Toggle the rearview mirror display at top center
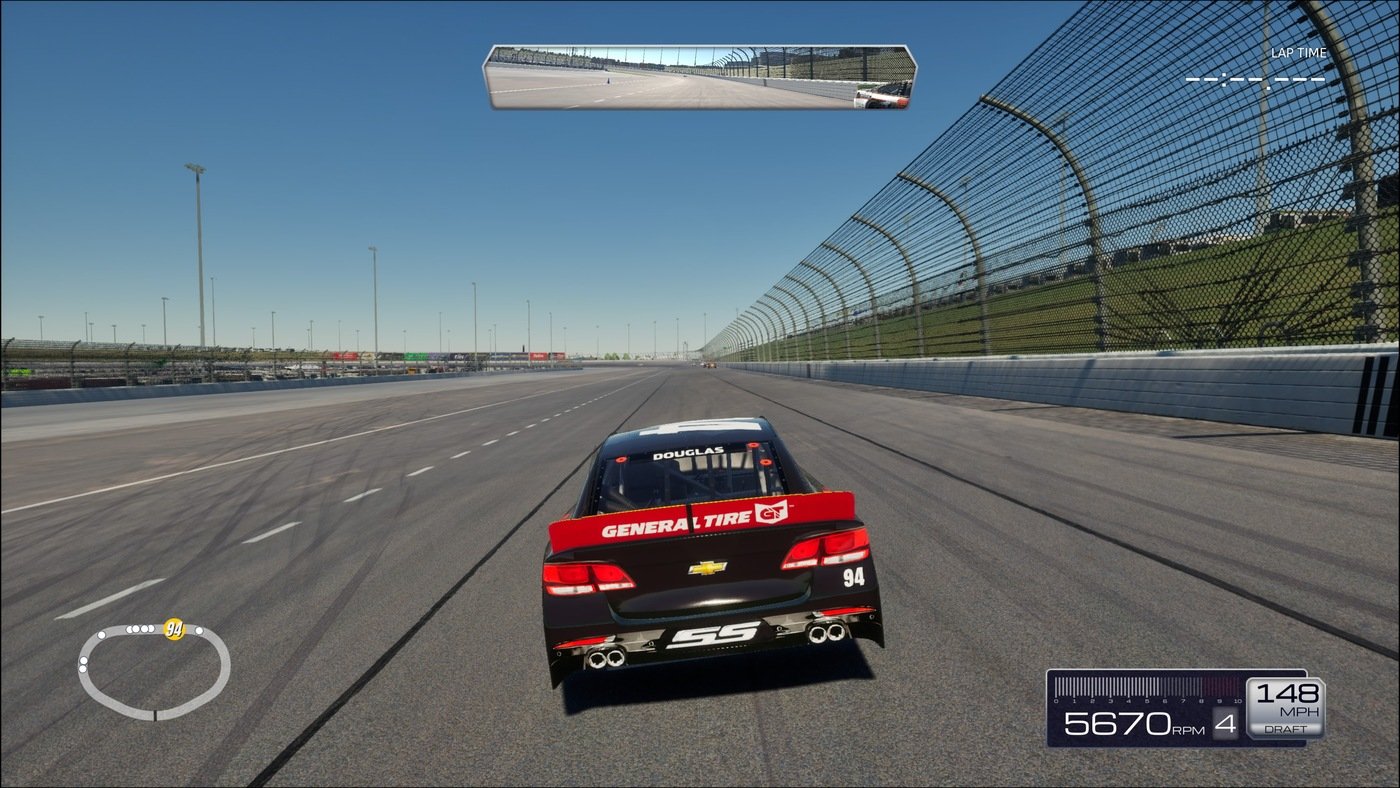The width and height of the screenshot is (1400, 788). 700,75
